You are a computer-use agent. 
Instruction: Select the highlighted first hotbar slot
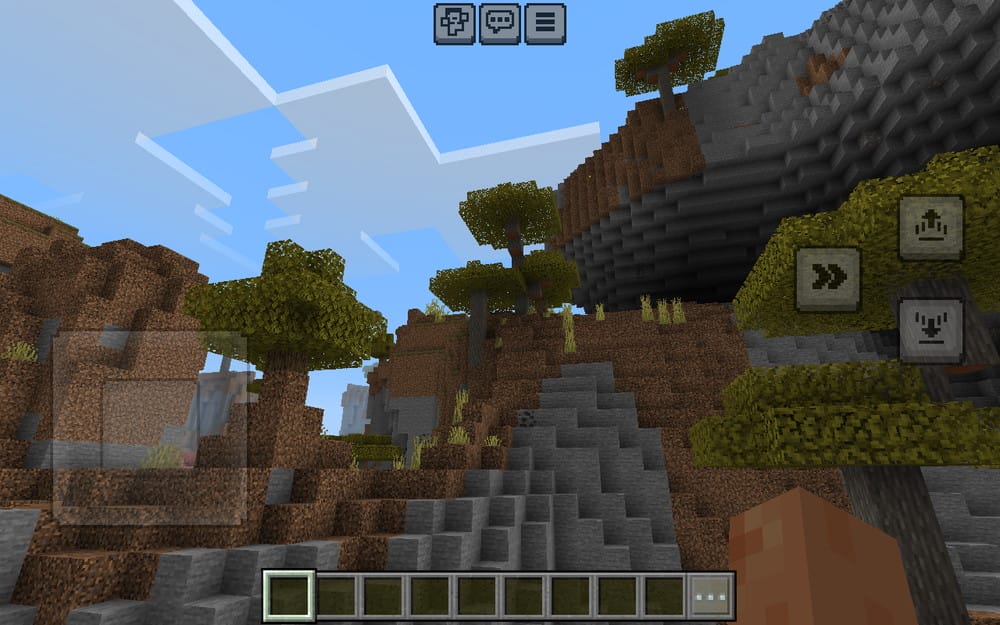coord(289,596)
